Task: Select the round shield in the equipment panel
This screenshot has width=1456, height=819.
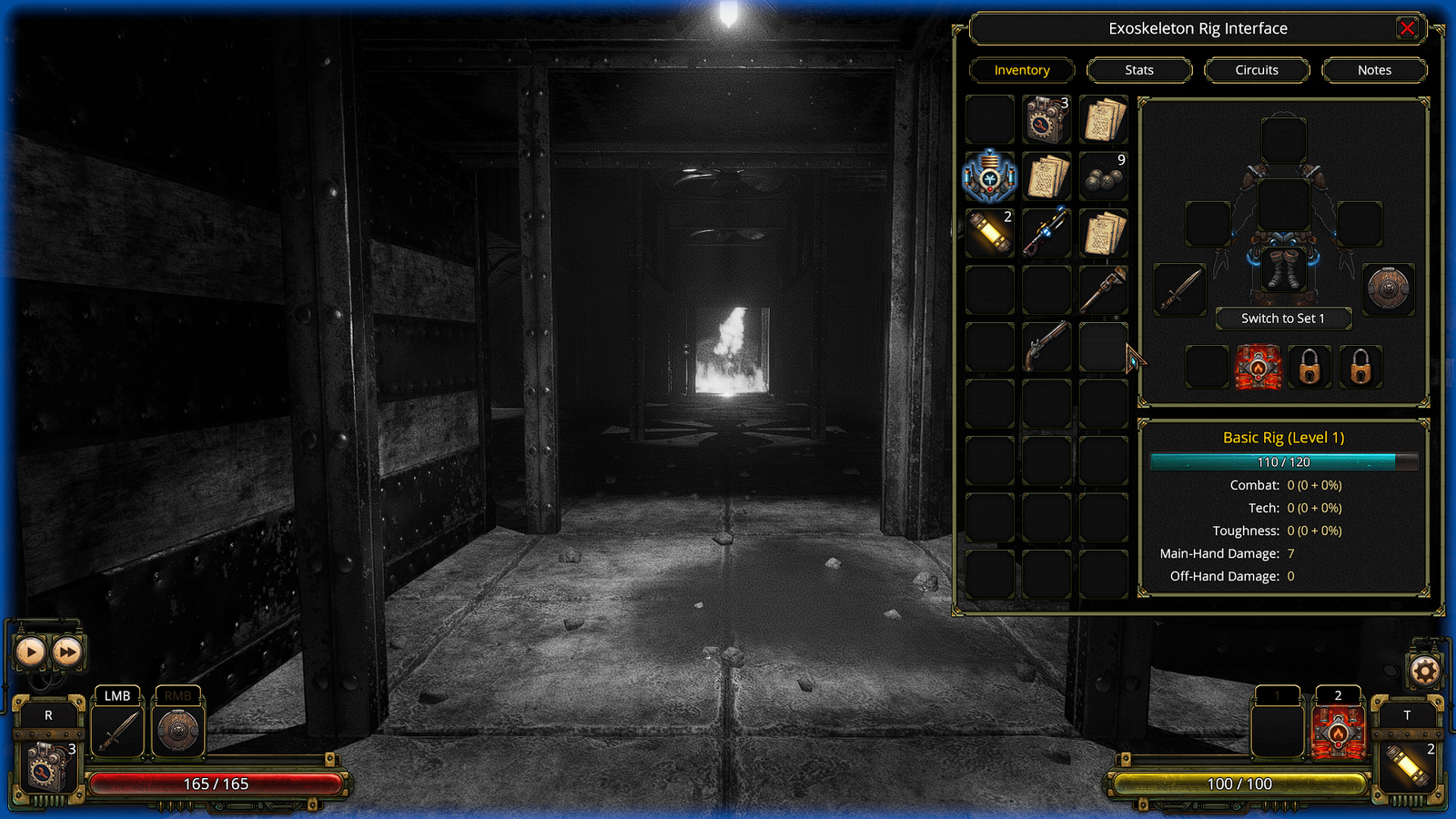Action: click(1389, 290)
